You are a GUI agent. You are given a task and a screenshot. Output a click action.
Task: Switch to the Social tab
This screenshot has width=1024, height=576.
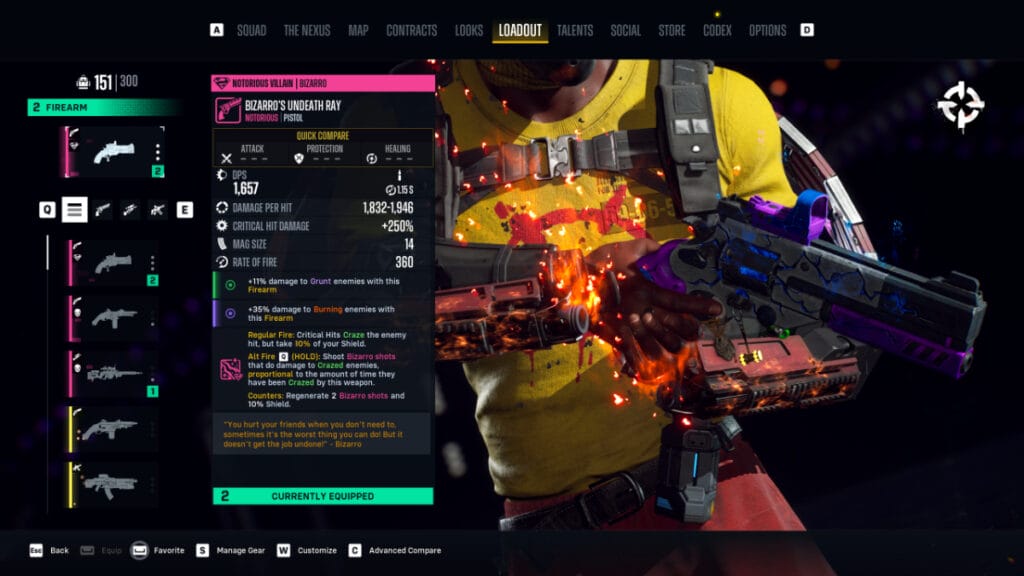[626, 30]
